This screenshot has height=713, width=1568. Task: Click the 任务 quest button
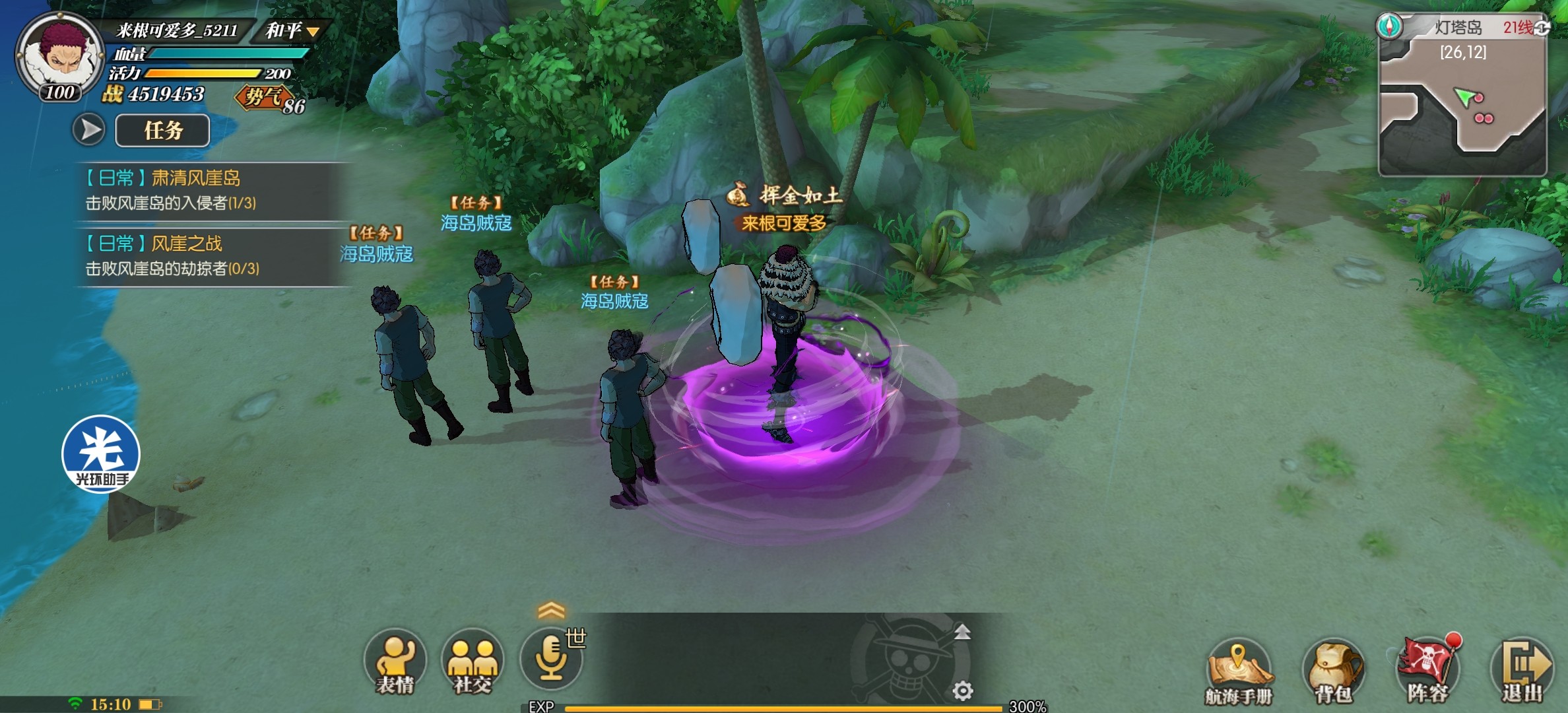tap(162, 130)
